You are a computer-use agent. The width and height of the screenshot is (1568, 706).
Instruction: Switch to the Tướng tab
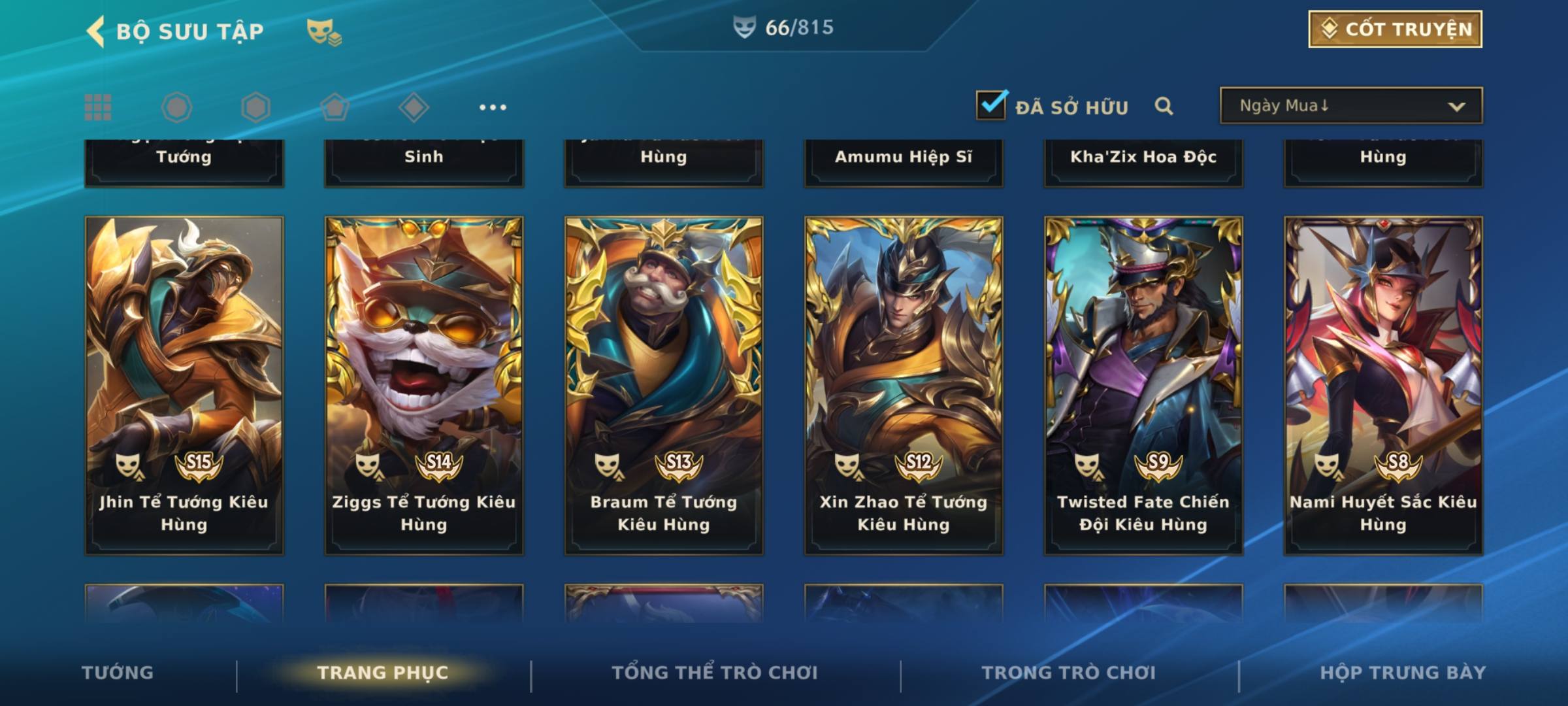click(118, 673)
